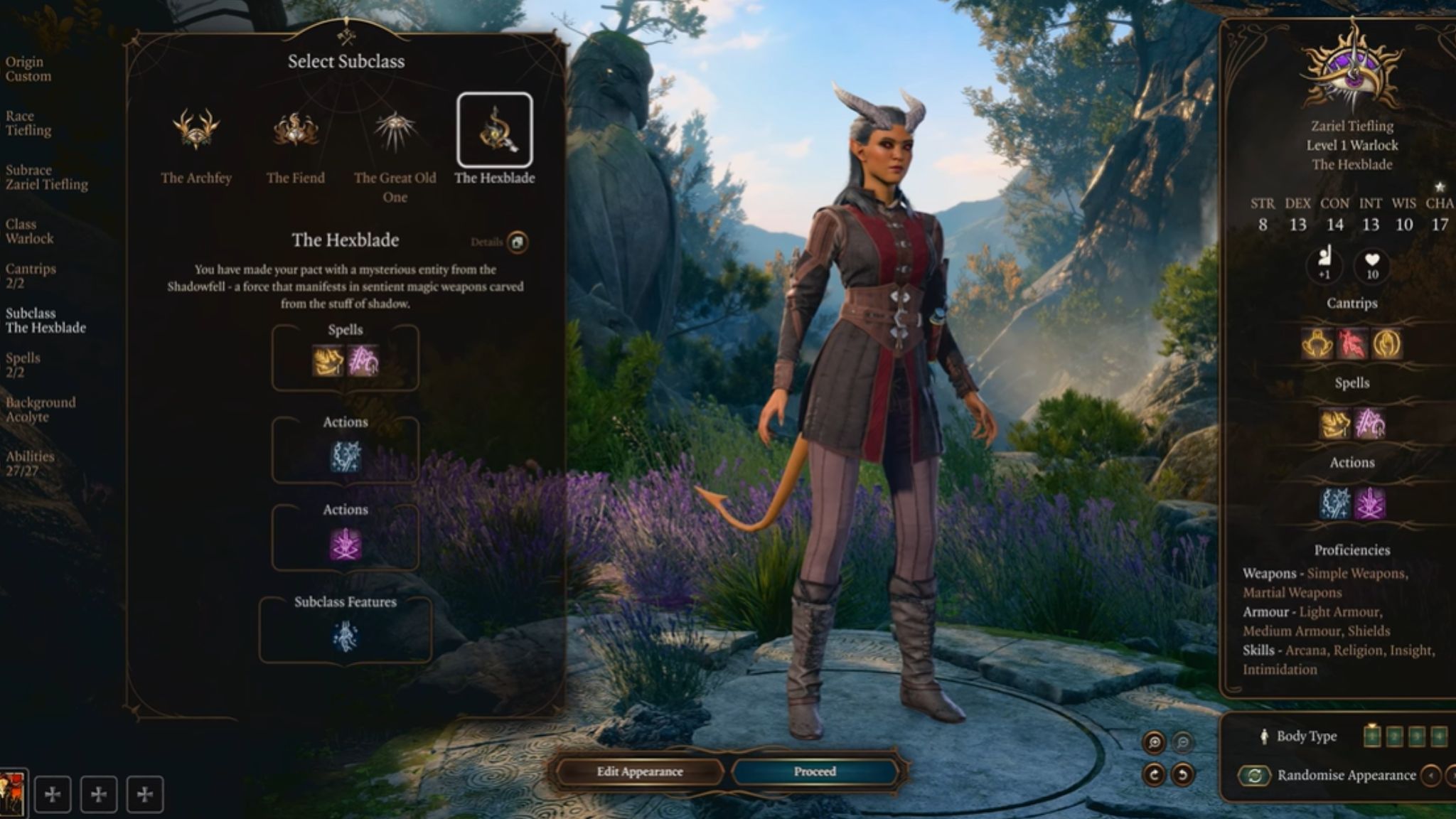1456x819 pixels.
Task: Open the Background Acolyte step
Action: 41,409
